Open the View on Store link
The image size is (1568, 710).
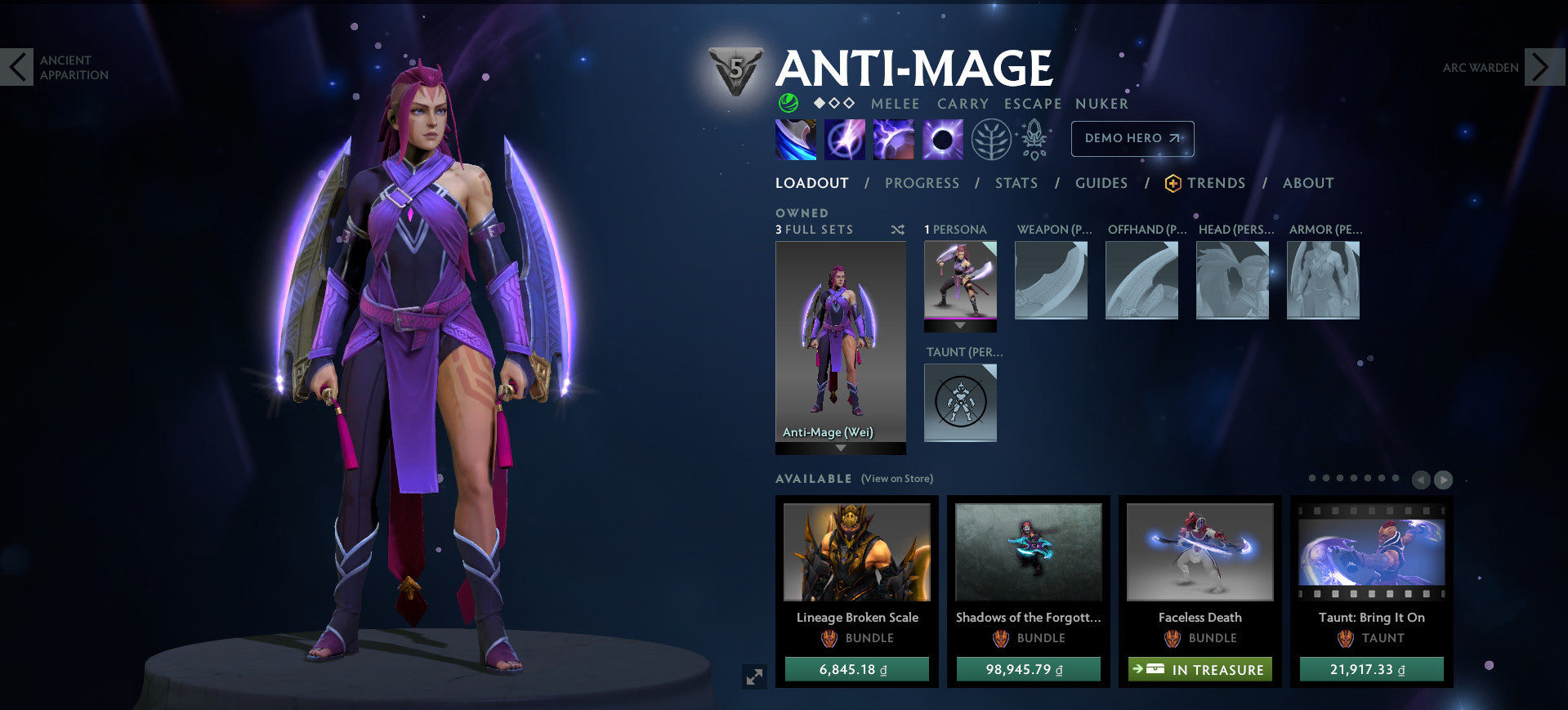click(896, 478)
